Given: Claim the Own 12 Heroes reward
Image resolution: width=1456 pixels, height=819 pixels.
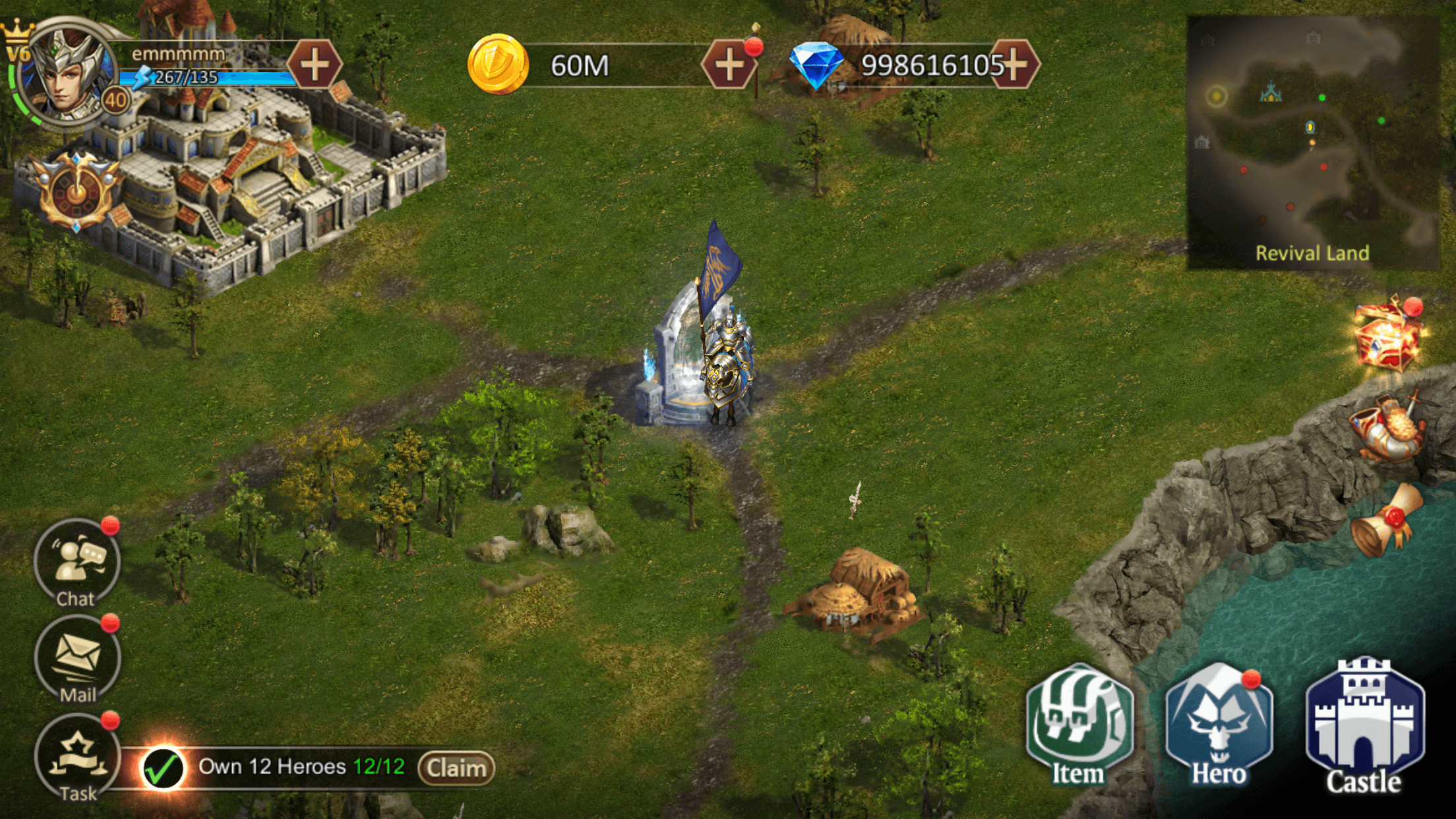Looking at the screenshot, I should pos(456,768).
